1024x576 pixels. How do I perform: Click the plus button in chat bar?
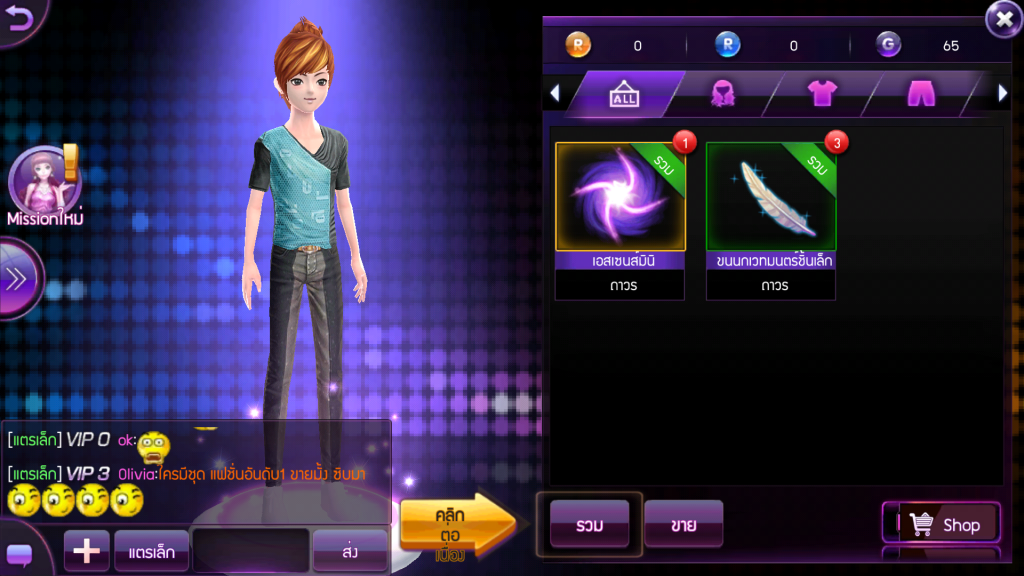pos(86,550)
